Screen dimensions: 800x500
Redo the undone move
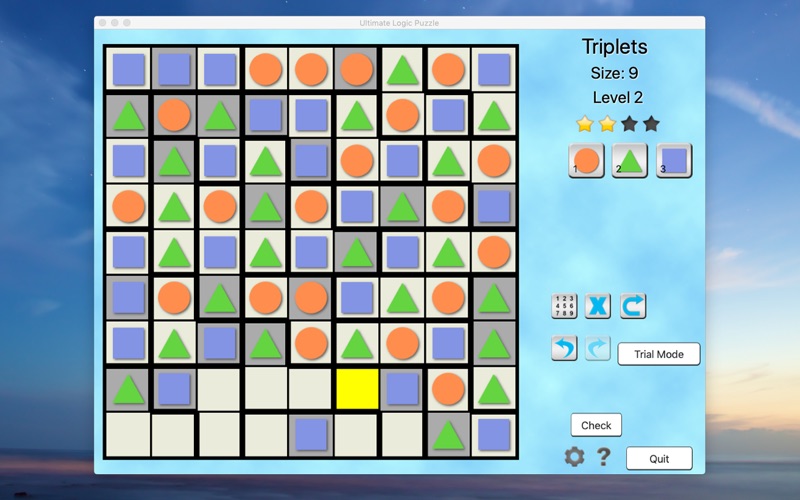tap(597, 348)
